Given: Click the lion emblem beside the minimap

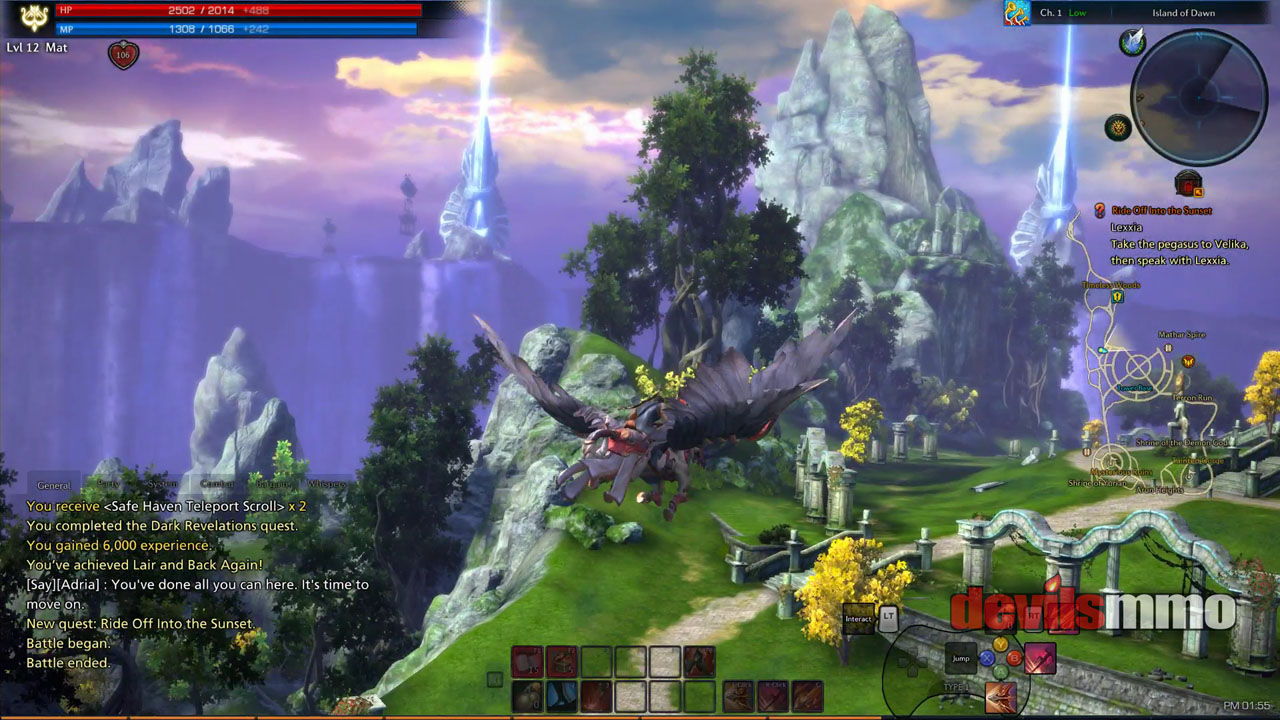Looking at the screenshot, I should 1117,127.
